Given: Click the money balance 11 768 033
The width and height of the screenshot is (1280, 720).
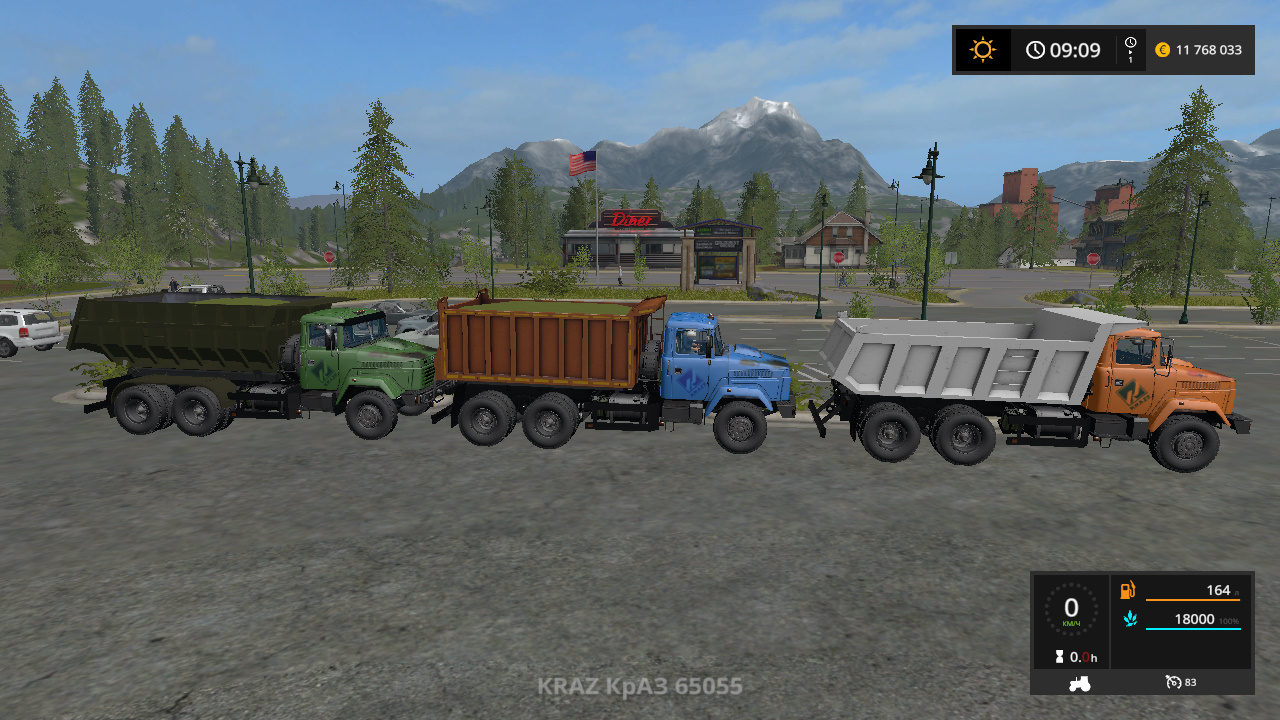Looking at the screenshot, I should tap(1207, 49).
